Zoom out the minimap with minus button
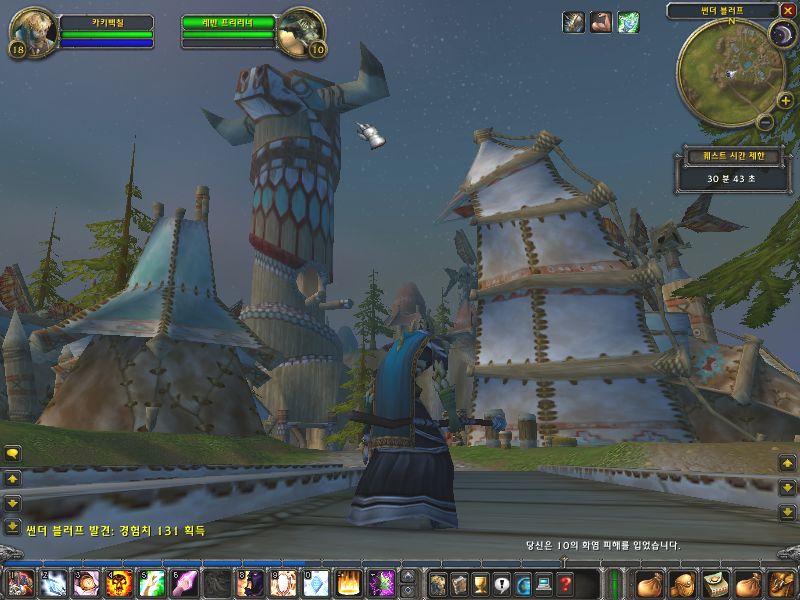The height and width of the screenshot is (600, 800). click(x=765, y=122)
